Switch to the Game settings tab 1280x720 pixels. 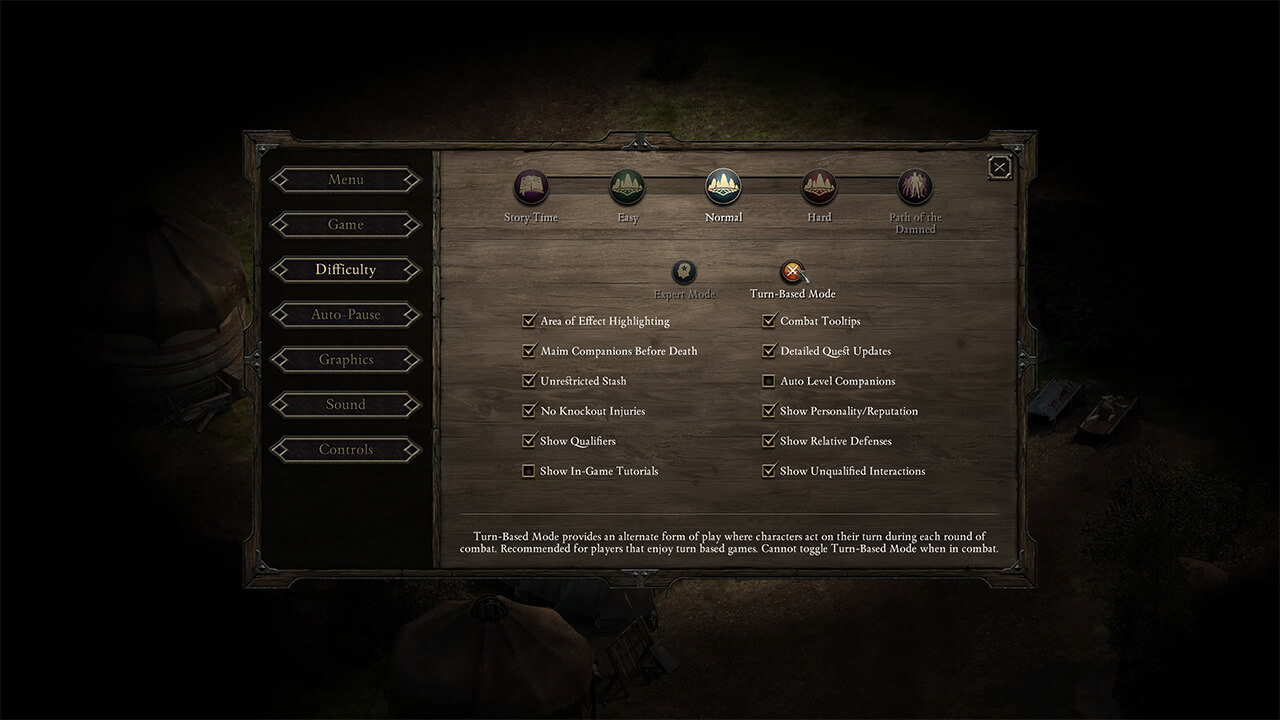click(345, 224)
